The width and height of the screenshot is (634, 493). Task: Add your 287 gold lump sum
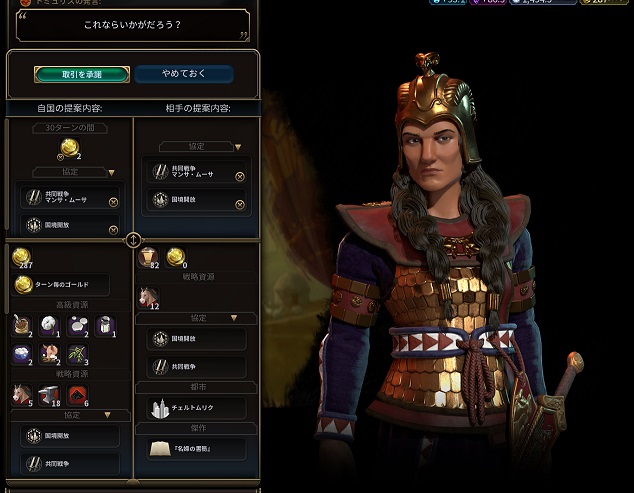point(22,259)
